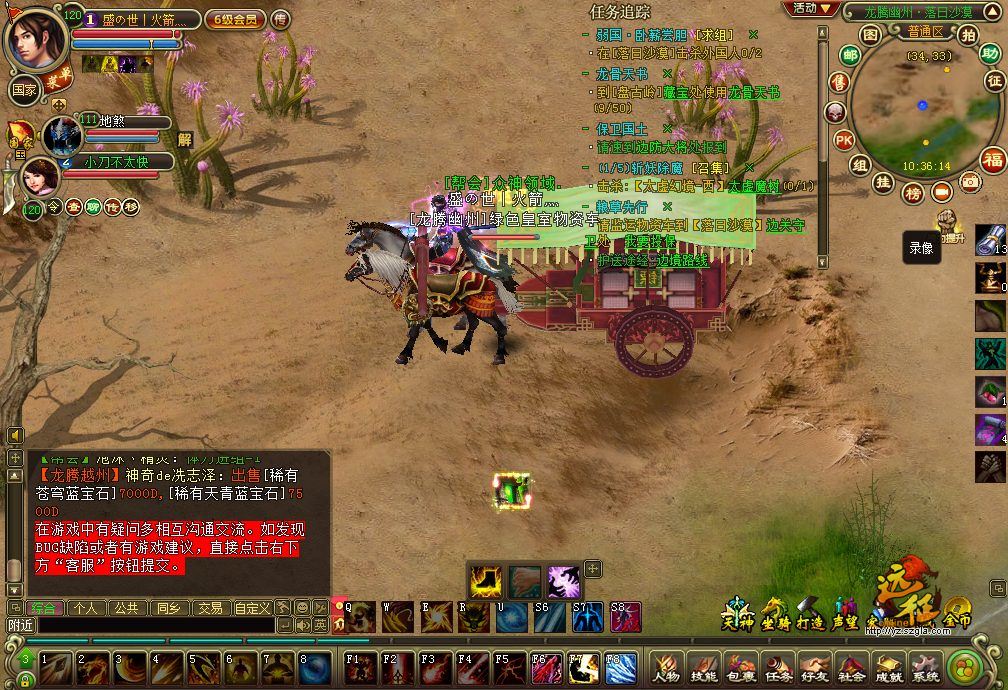Switch chat to the 交易 trade tab

(x=209, y=607)
